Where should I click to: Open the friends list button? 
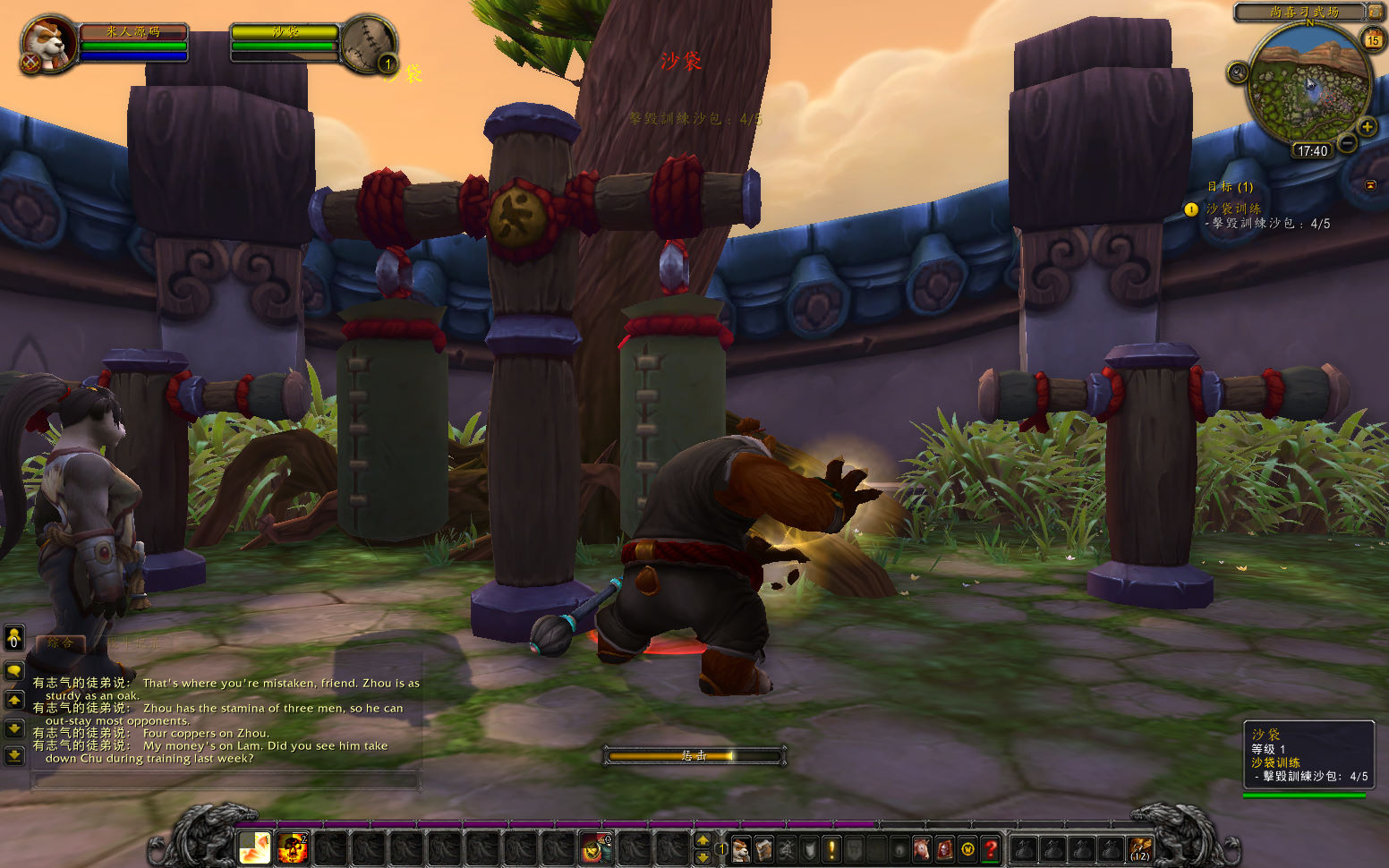[x=14, y=637]
